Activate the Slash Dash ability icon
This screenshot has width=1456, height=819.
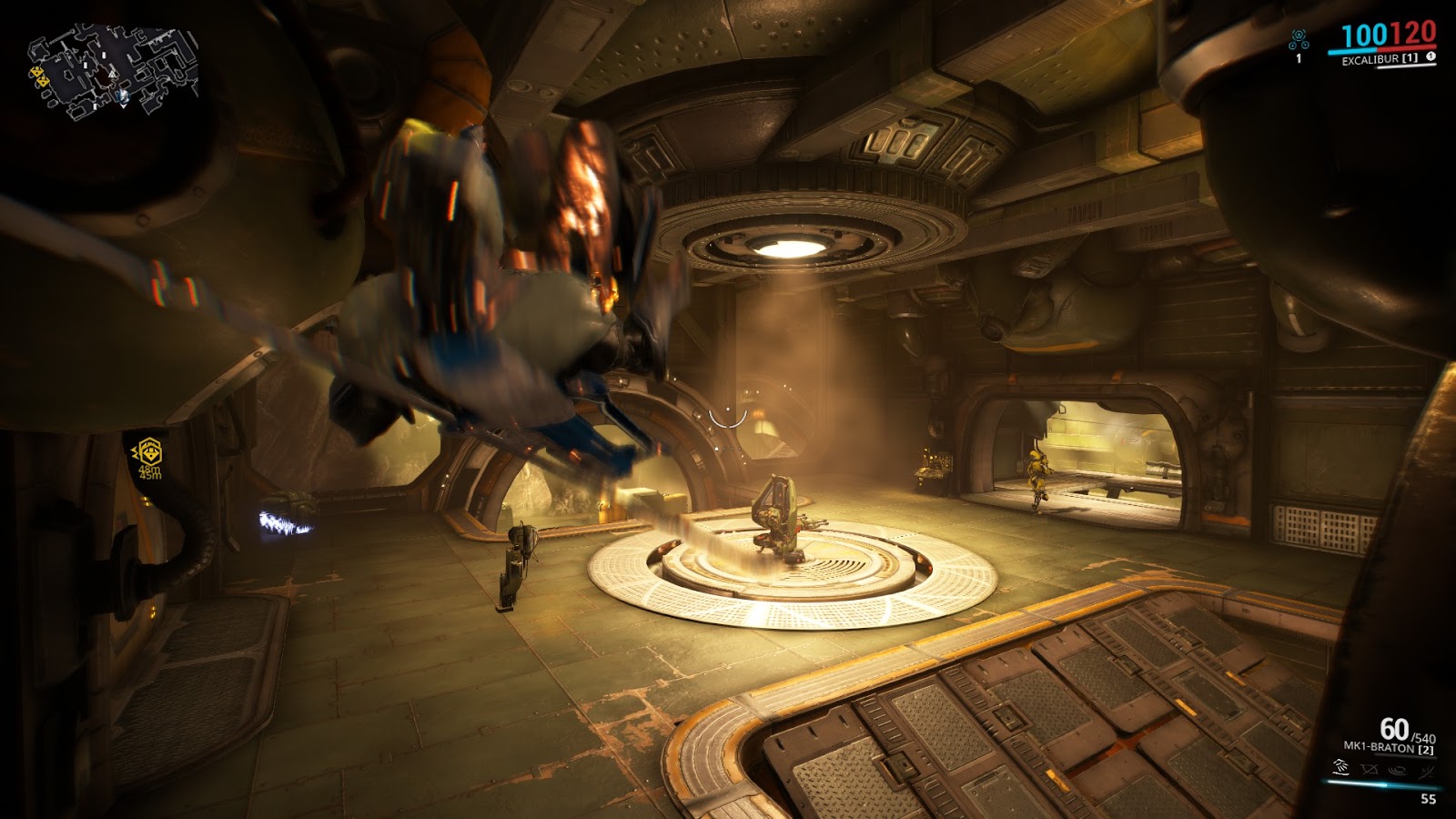pyautogui.click(x=1340, y=769)
